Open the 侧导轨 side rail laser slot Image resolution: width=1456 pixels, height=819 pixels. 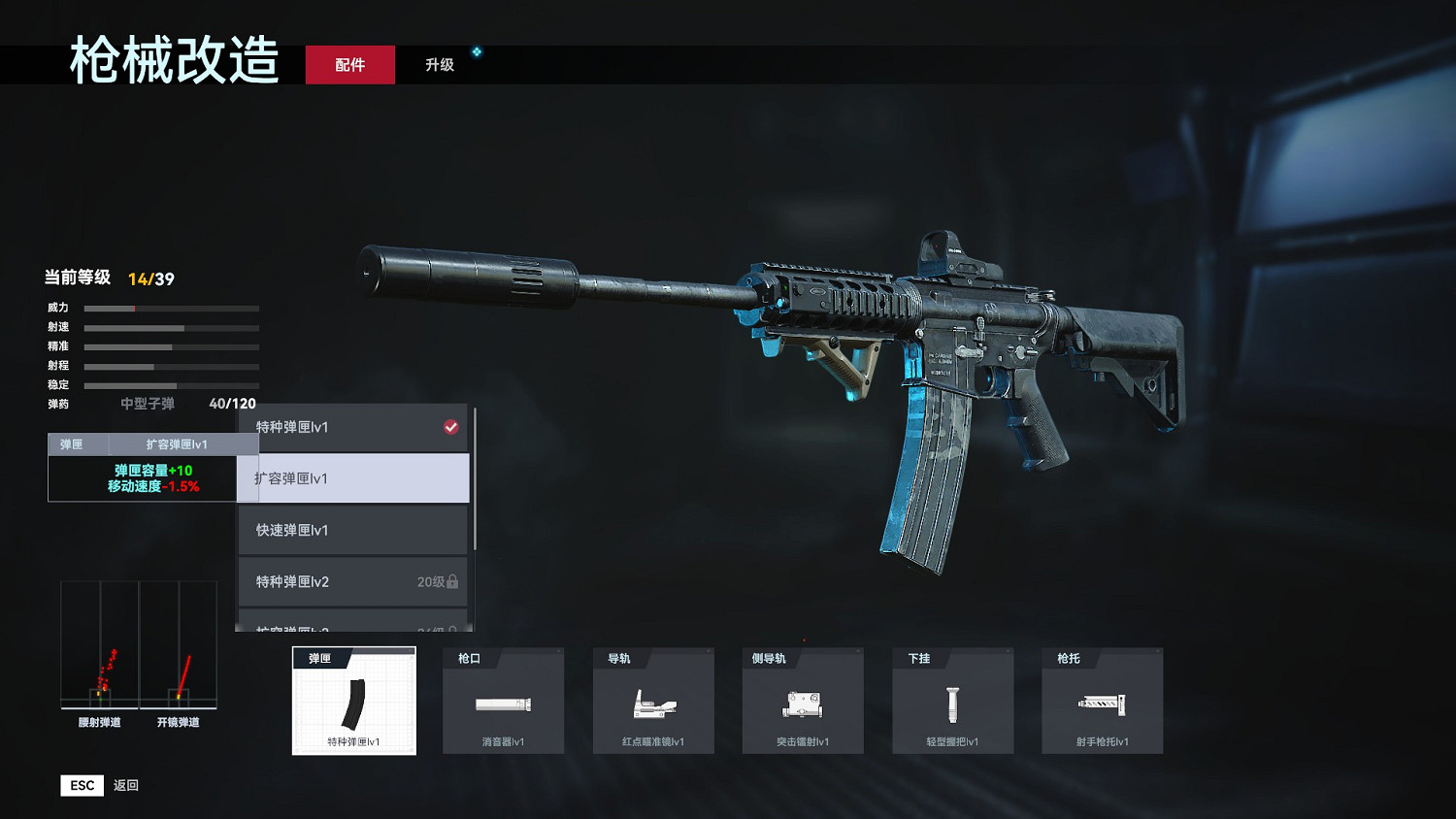803,701
